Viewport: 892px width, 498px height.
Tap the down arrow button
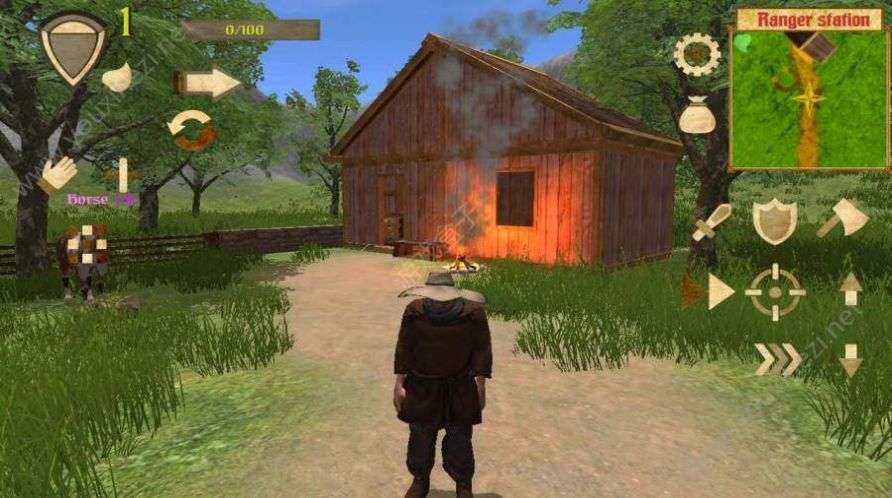click(x=850, y=359)
